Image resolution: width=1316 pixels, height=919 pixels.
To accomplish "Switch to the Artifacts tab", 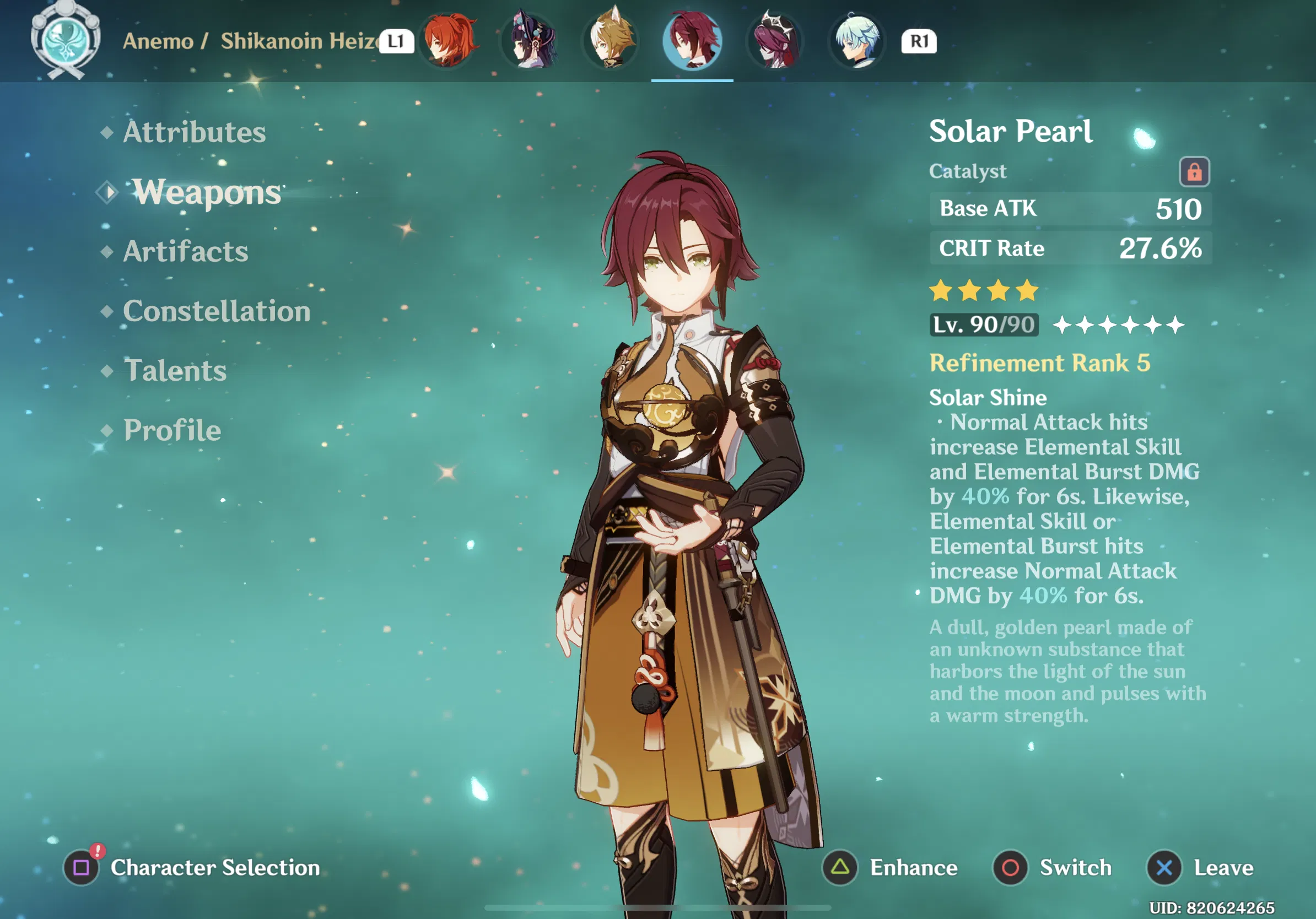I will [185, 252].
